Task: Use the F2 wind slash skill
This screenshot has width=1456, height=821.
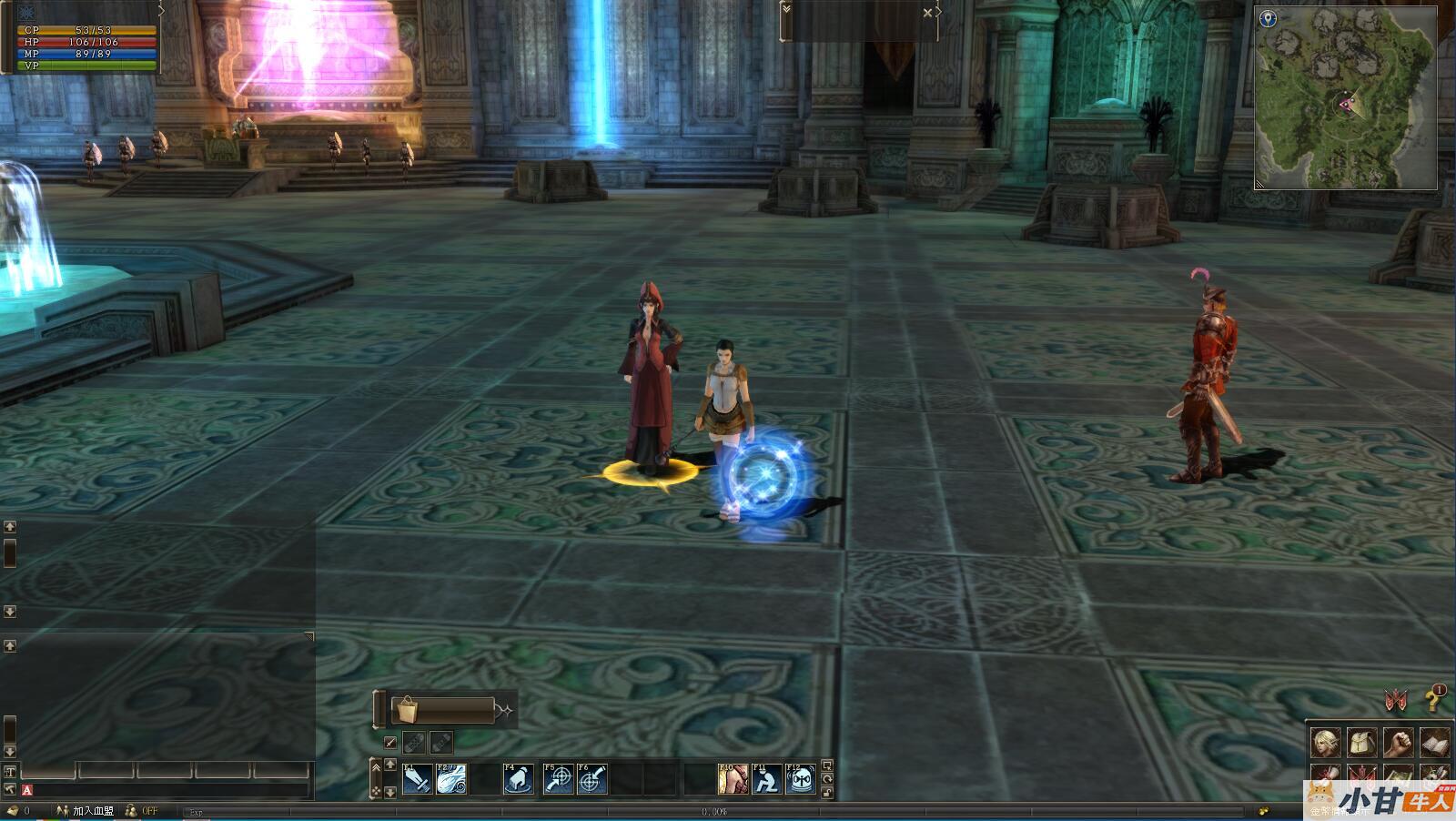Action: [451, 779]
